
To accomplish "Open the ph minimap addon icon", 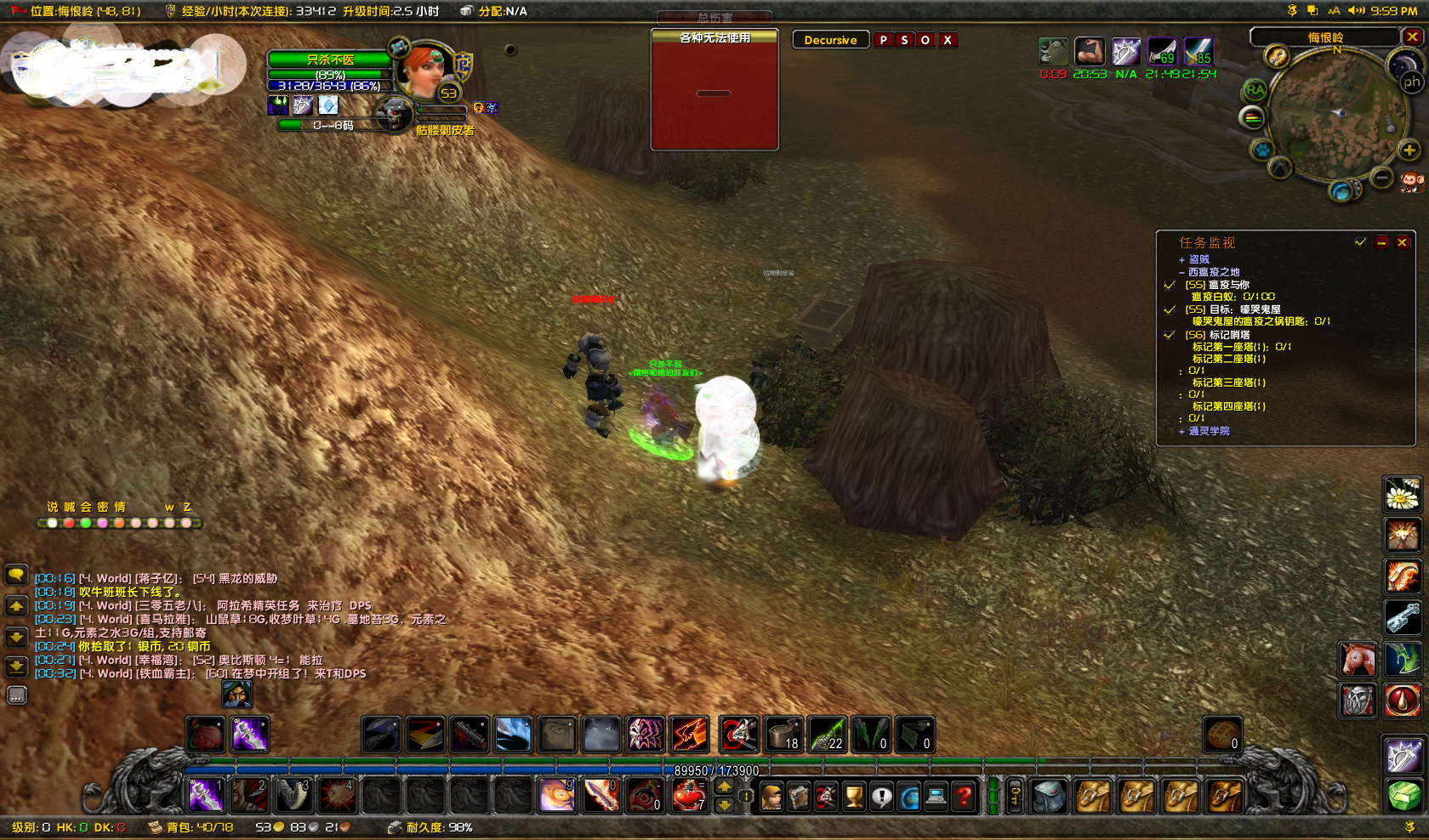I will 1412,82.
